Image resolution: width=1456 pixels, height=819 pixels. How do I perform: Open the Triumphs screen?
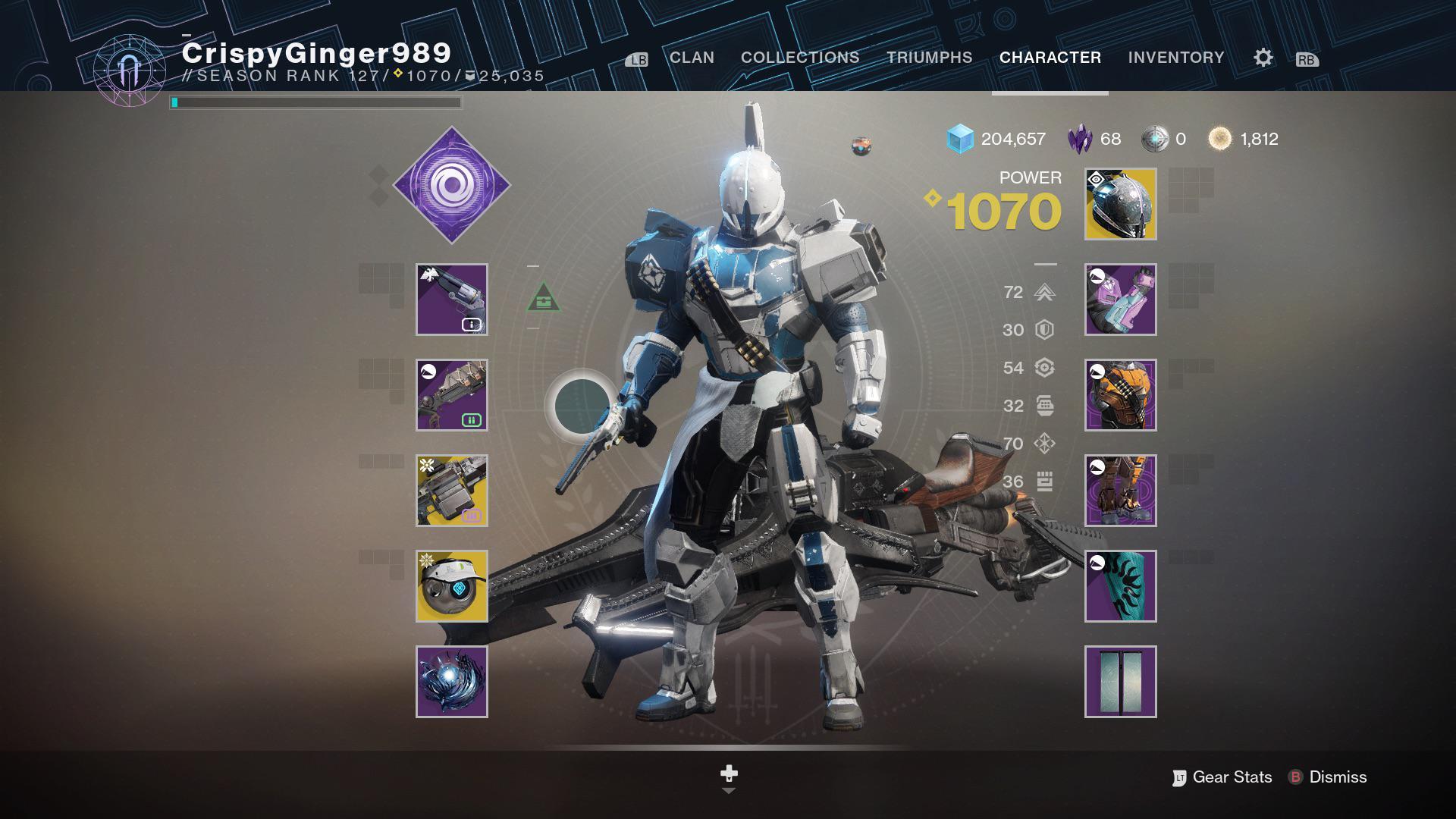[929, 57]
